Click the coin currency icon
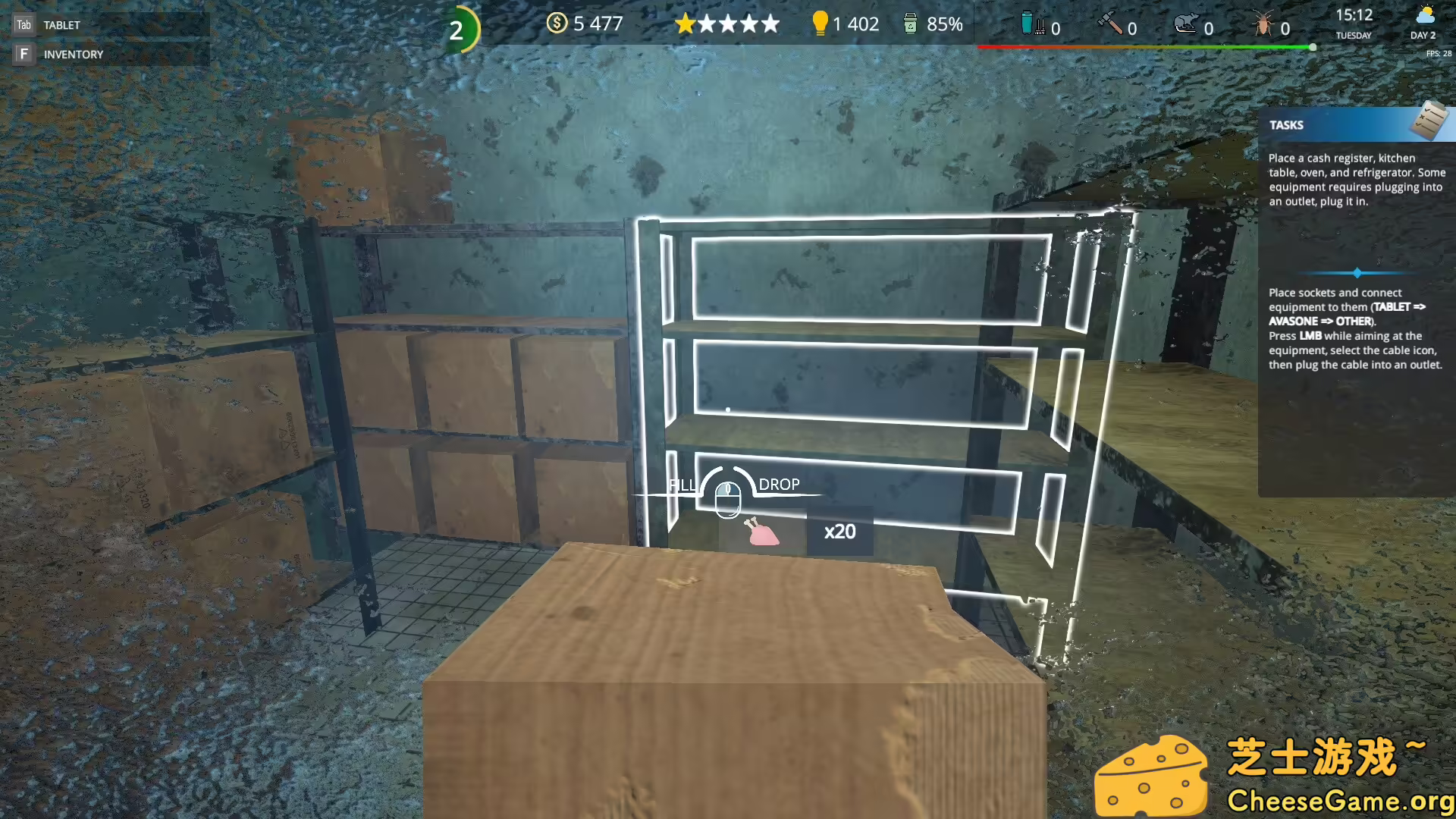This screenshot has height=819, width=1456. pyautogui.click(x=557, y=24)
